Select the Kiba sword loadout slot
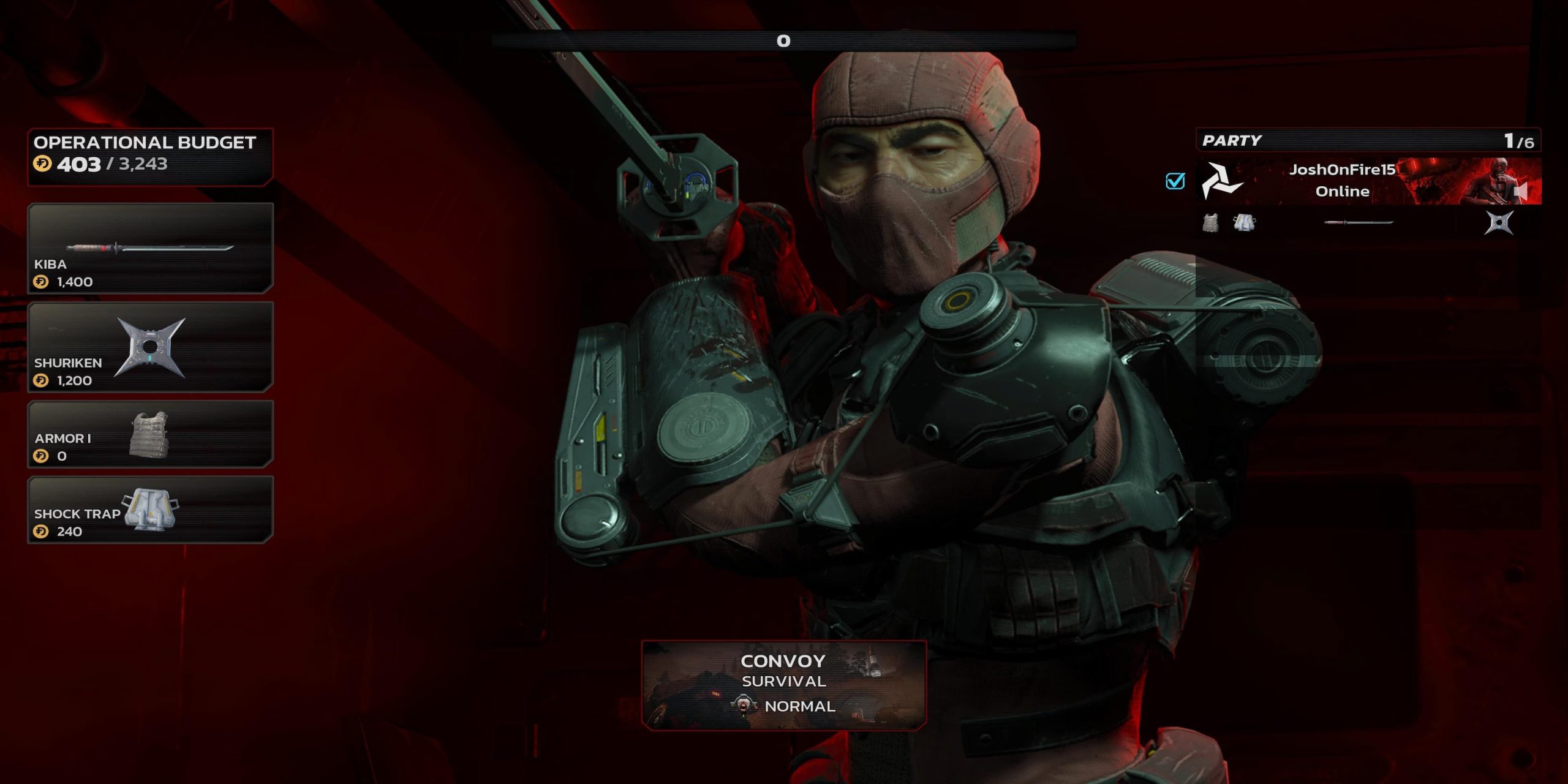This screenshot has height=784, width=1568. (150, 248)
